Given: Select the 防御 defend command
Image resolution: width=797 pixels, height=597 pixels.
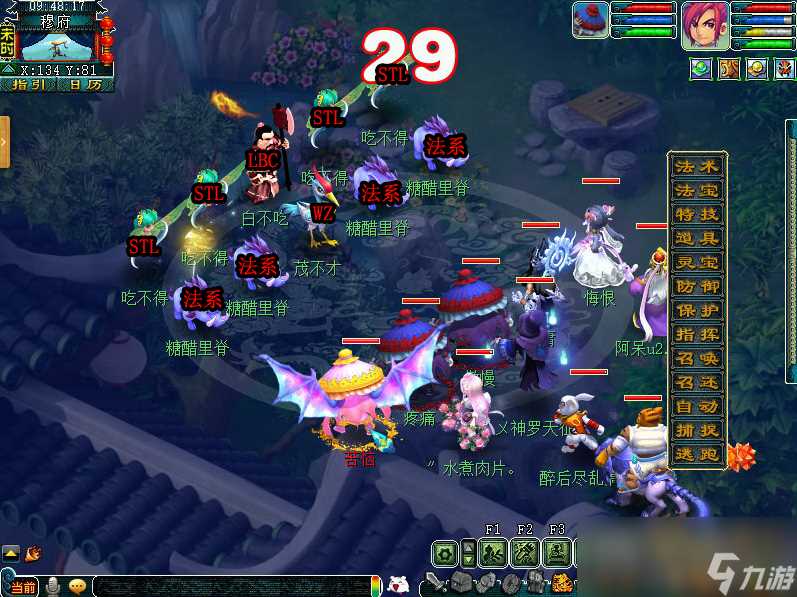Looking at the screenshot, I should 697,286.
